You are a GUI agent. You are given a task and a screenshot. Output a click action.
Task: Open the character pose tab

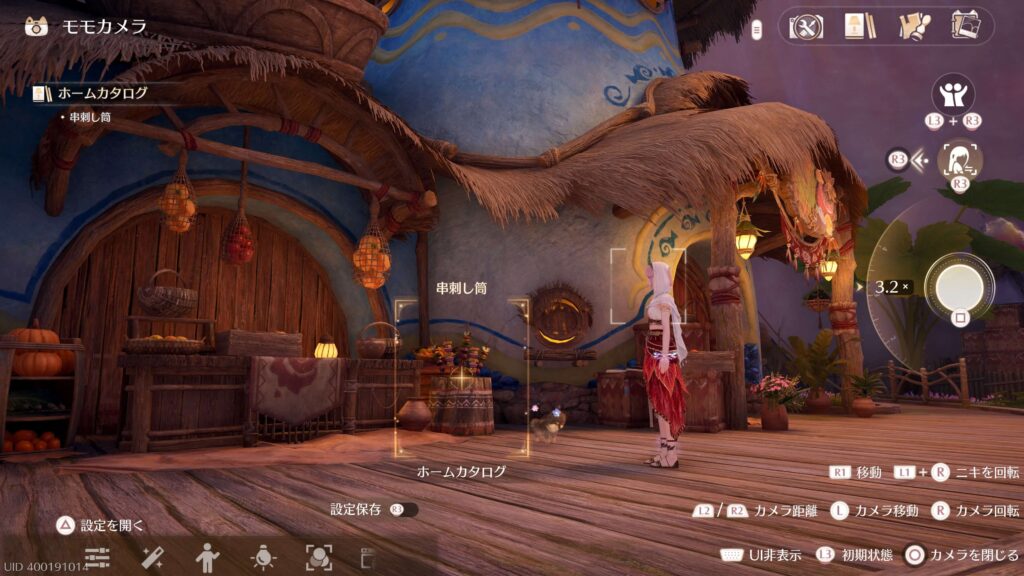[x=207, y=557]
